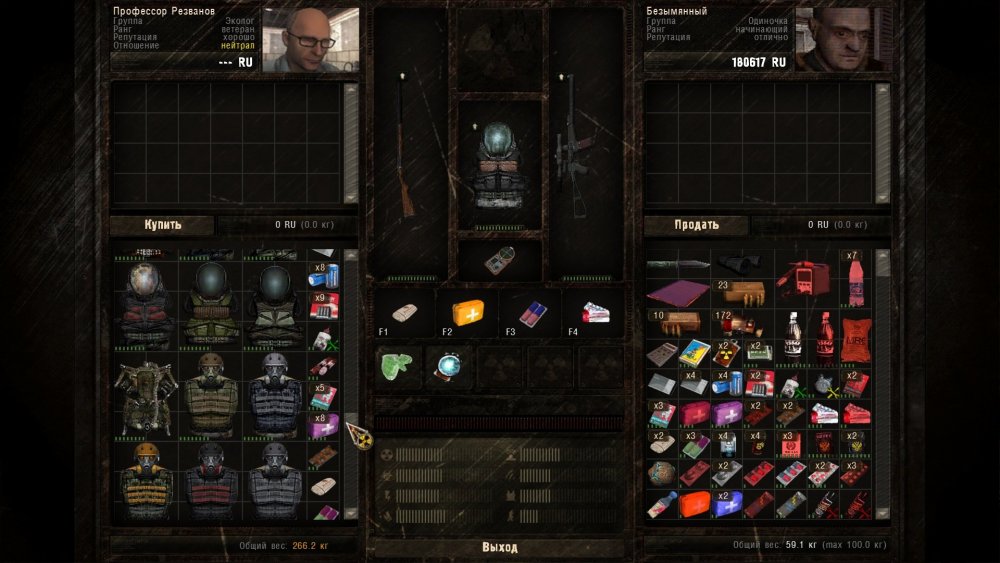Select the combat knife in your inventory

pos(674,264)
